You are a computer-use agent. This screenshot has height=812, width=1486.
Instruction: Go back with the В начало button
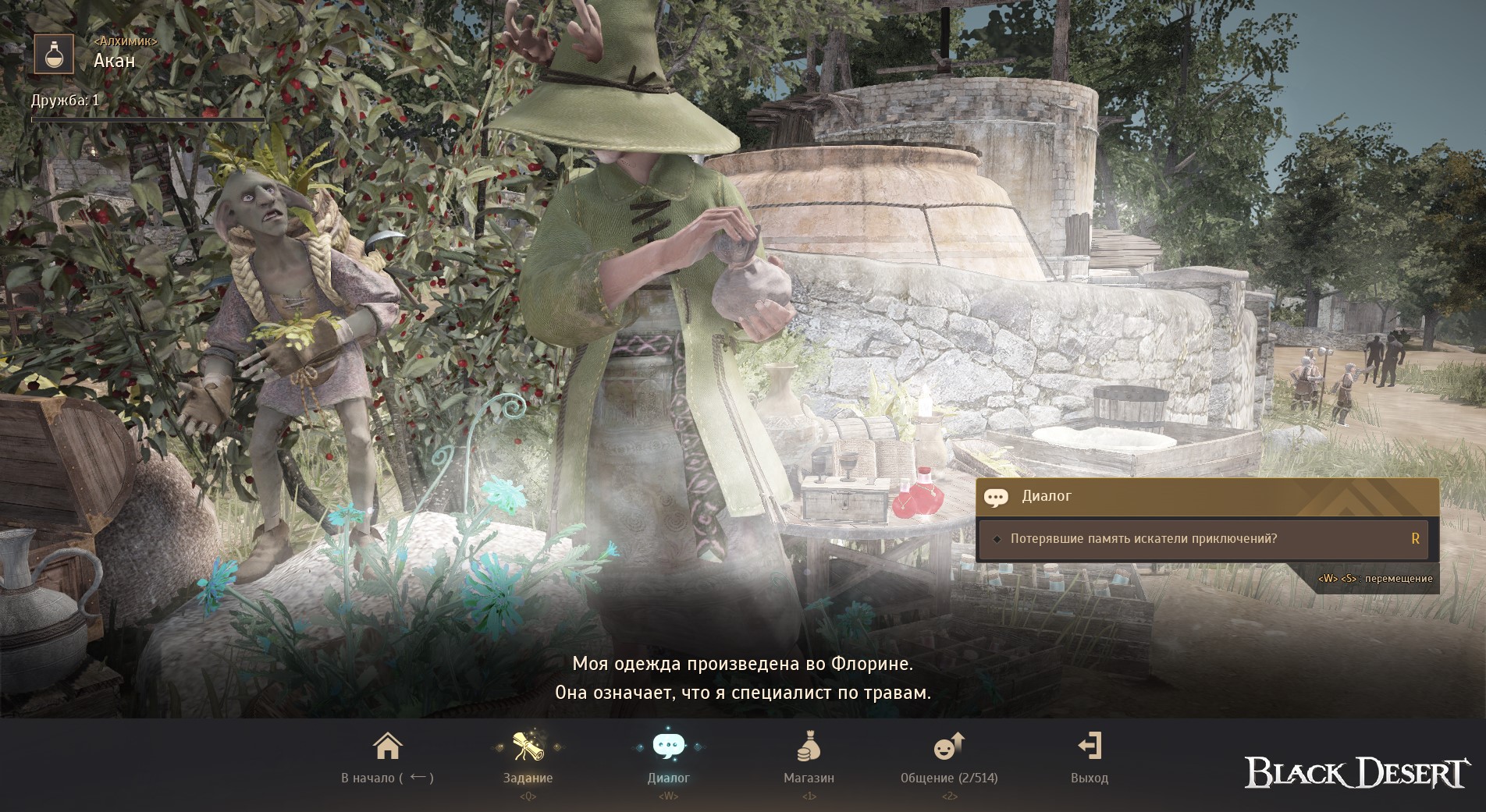coord(387,757)
